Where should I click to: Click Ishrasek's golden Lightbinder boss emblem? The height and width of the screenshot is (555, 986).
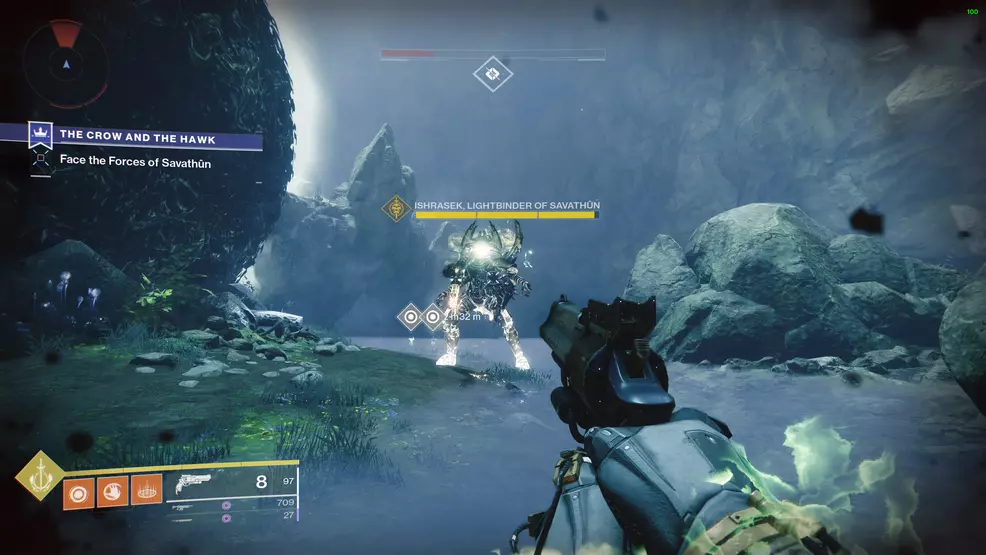[399, 208]
